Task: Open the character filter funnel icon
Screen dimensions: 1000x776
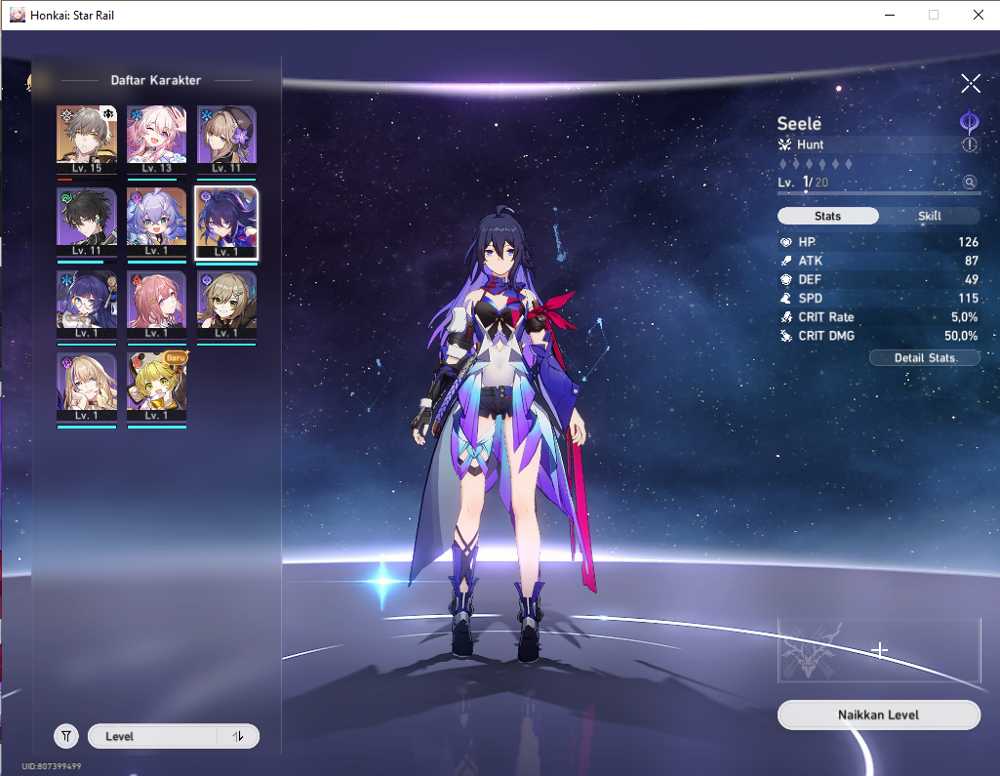Action: (x=66, y=736)
